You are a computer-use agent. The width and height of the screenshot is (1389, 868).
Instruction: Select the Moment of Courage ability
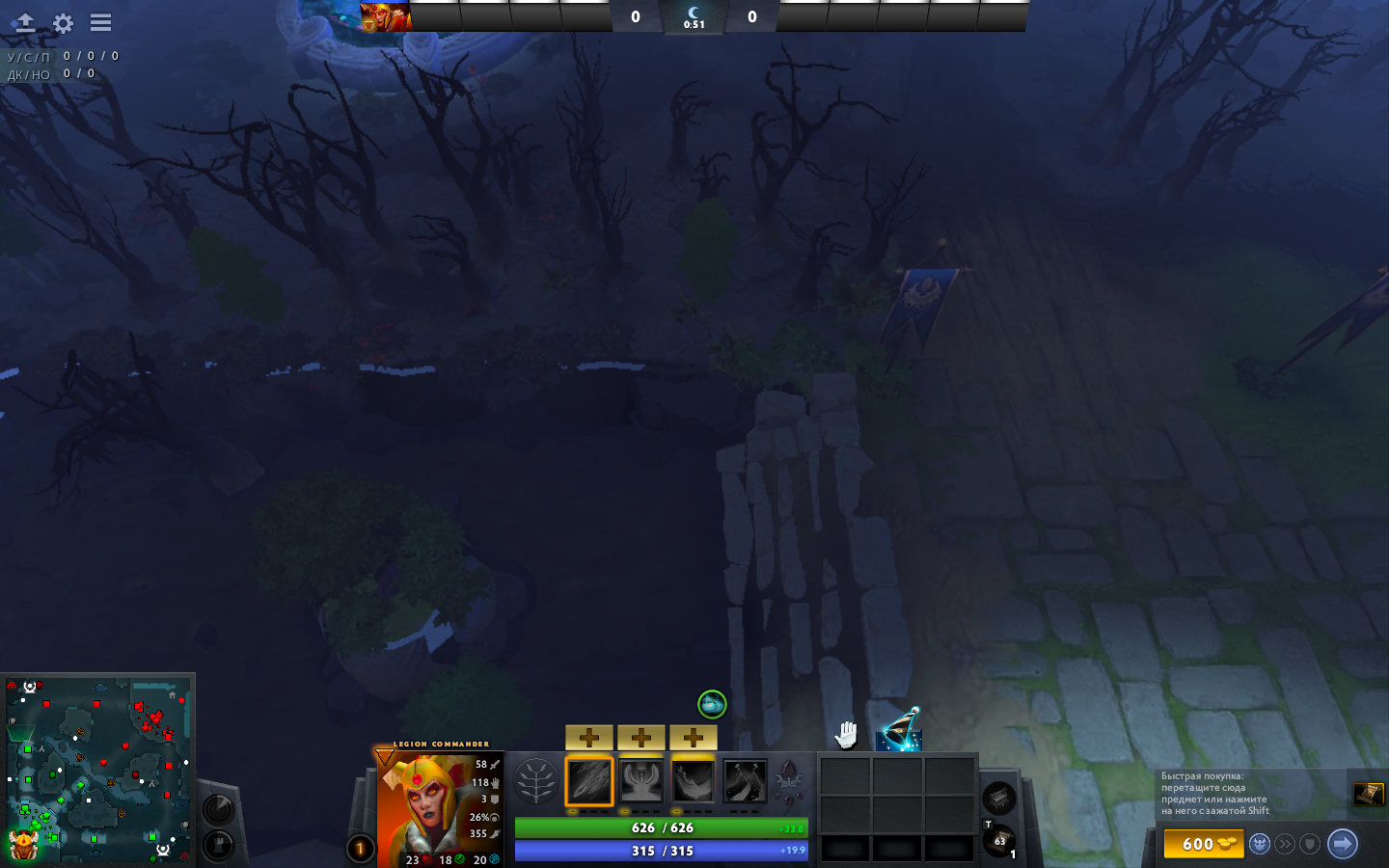click(694, 782)
